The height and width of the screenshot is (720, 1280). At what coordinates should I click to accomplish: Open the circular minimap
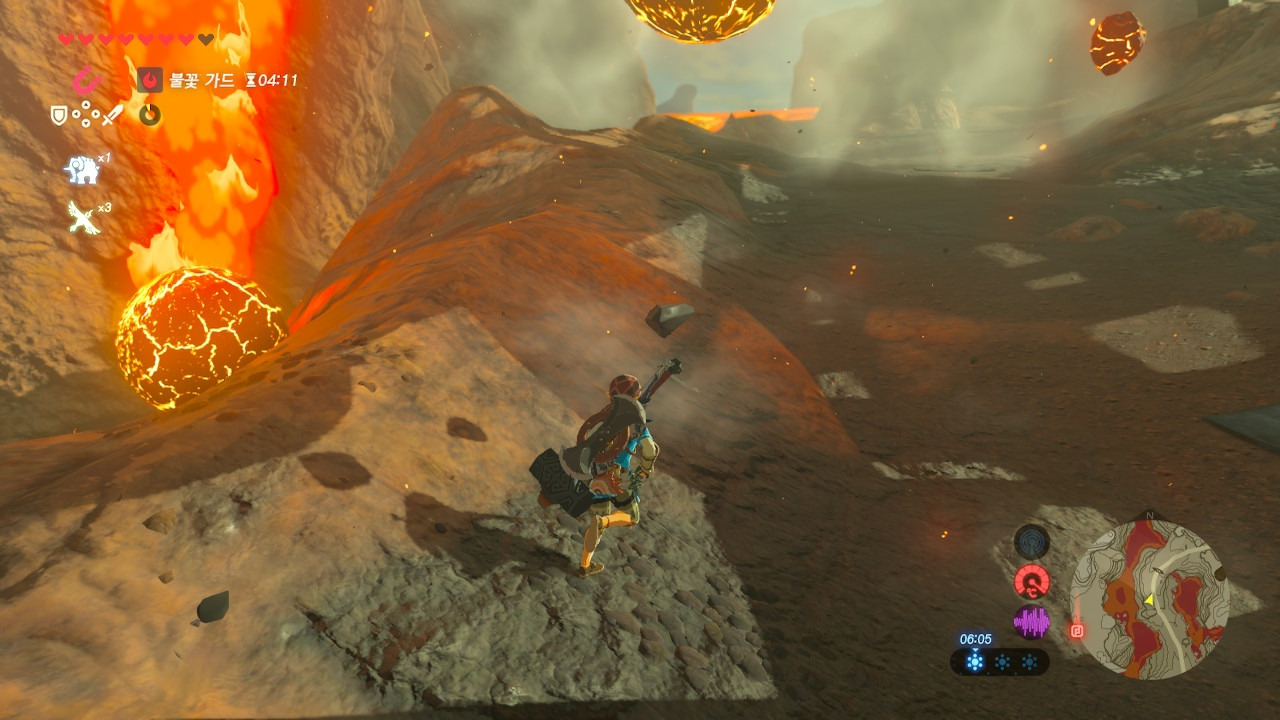pyautogui.click(x=1149, y=599)
